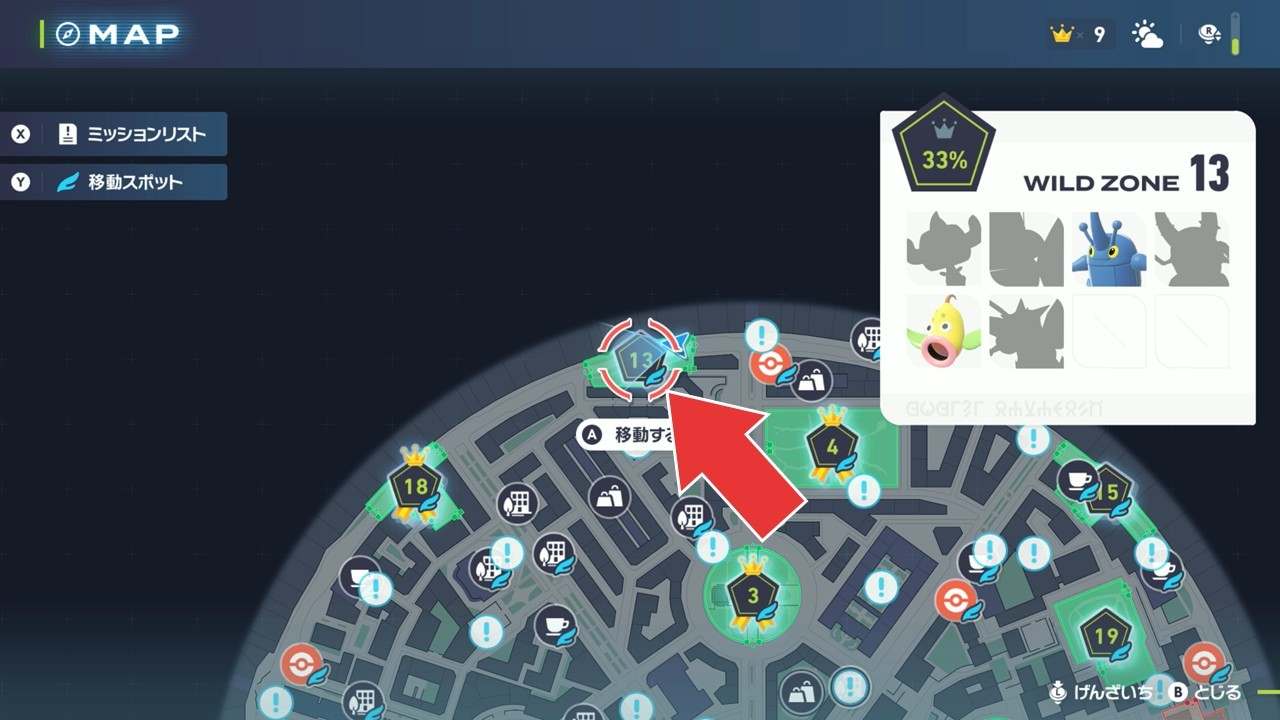
Task: Click the 33% completion pentagon badge
Action: pyautogui.click(x=944, y=157)
